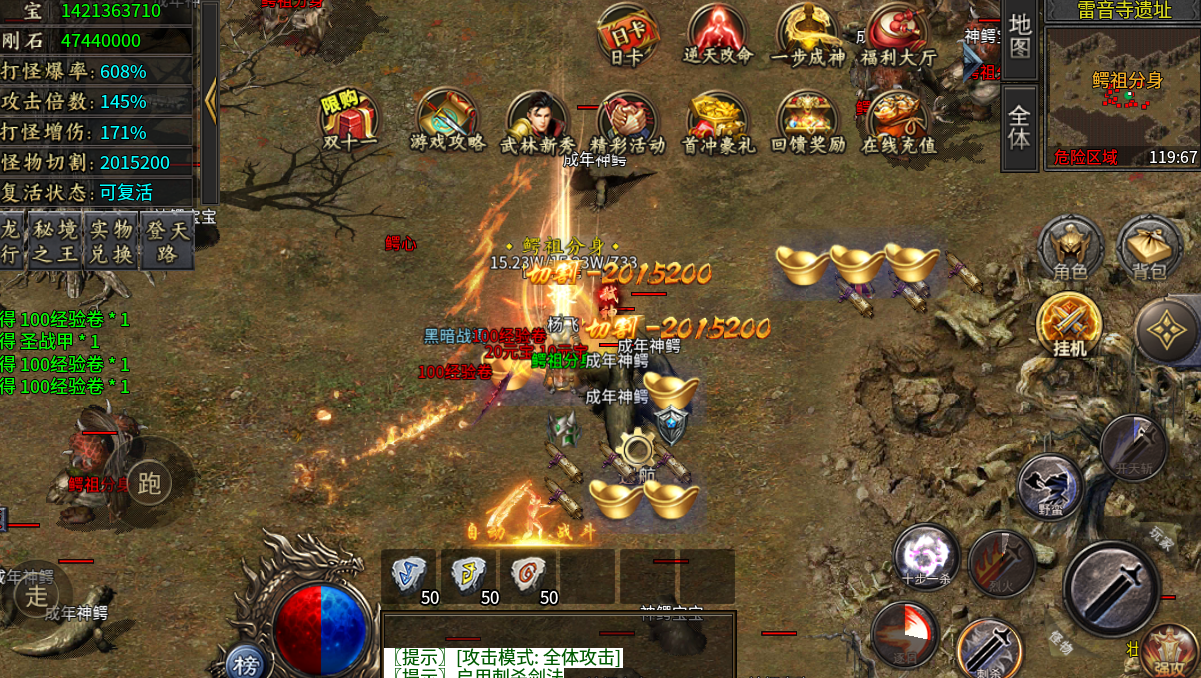The image size is (1201, 678).
Task: Open the 首冲豪礼 first recharge gift
Action: 716,120
